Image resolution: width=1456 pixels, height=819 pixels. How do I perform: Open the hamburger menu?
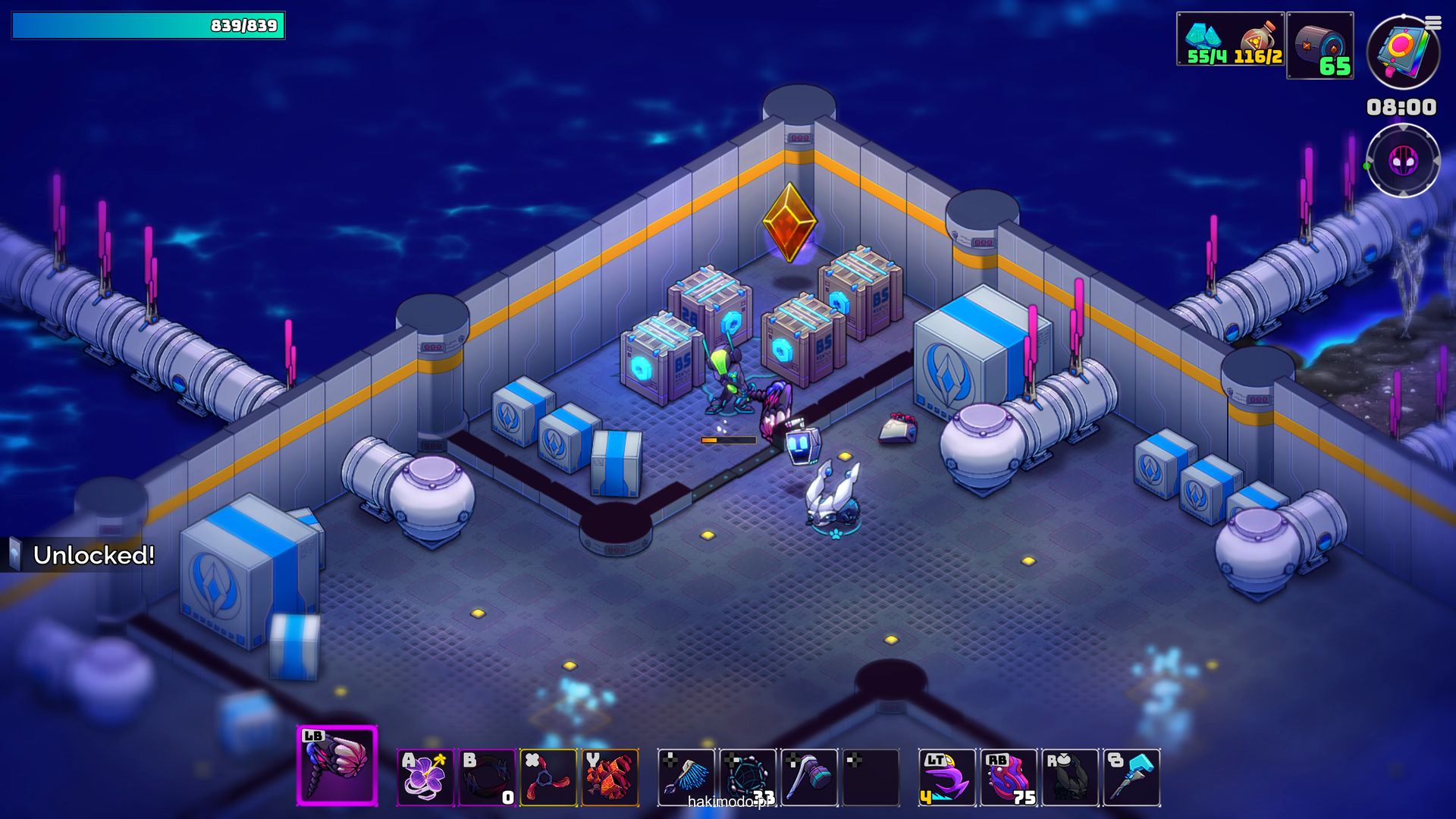[1432, 24]
